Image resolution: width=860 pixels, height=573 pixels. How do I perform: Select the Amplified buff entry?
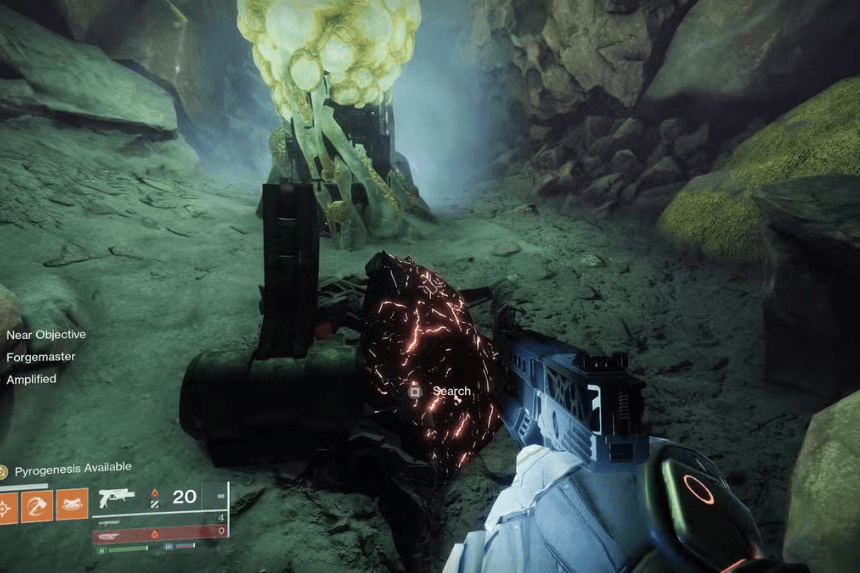tap(32, 379)
